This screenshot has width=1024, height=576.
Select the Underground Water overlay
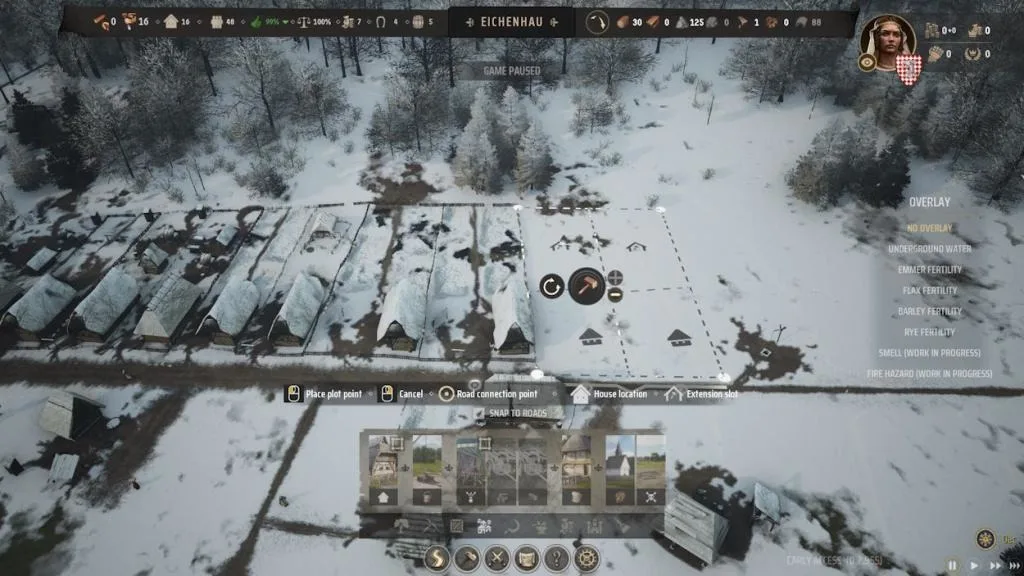(x=929, y=249)
